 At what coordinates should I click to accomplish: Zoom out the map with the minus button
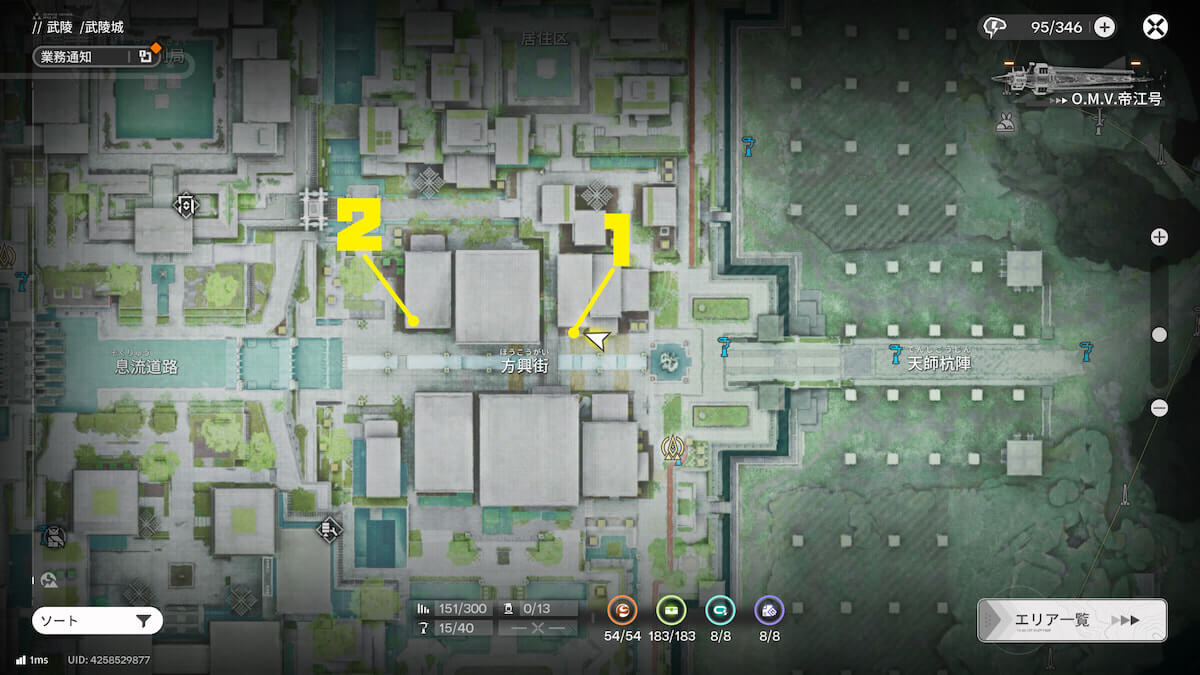pyautogui.click(x=1159, y=407)
